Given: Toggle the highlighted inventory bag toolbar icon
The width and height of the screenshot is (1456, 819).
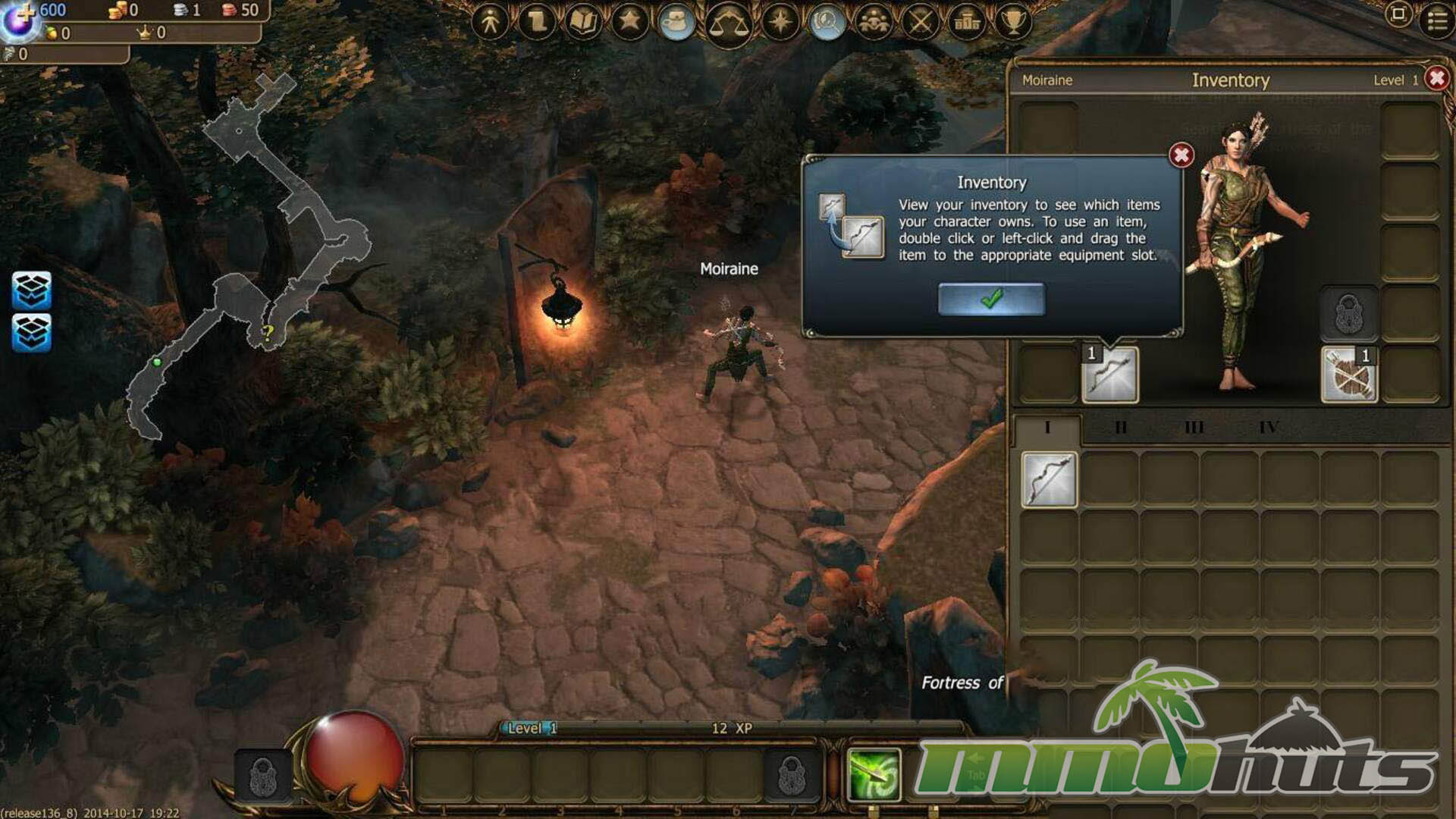Looking at the screenshot, I should (676, 21).
